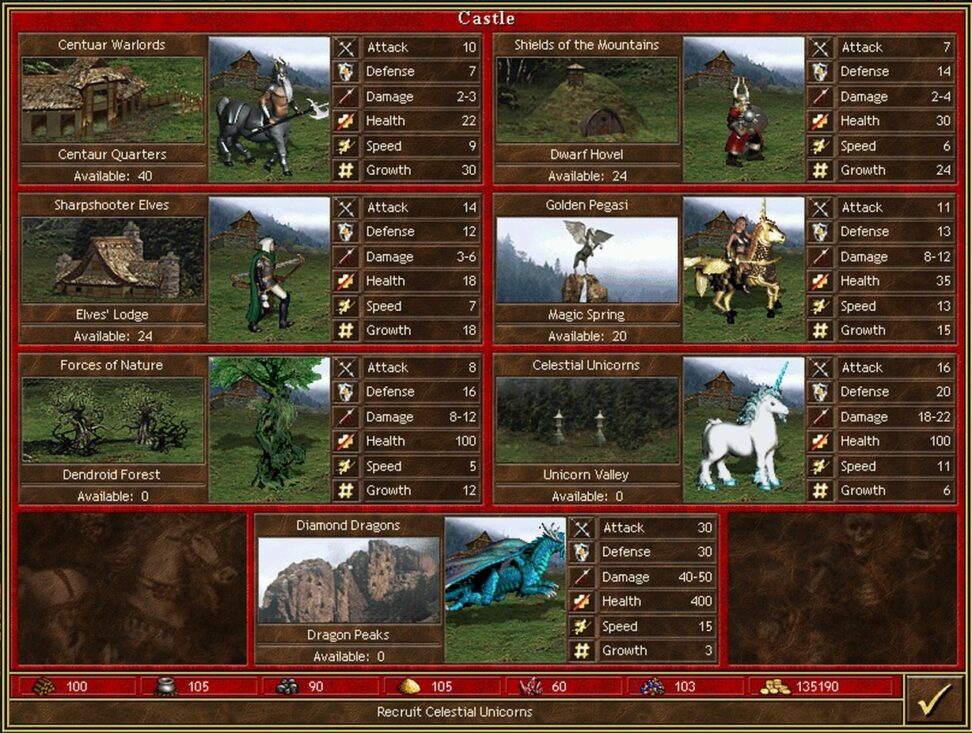Click the Dragon Peaks dwelling picture
972x733 pixels.
tap(348, 580)
